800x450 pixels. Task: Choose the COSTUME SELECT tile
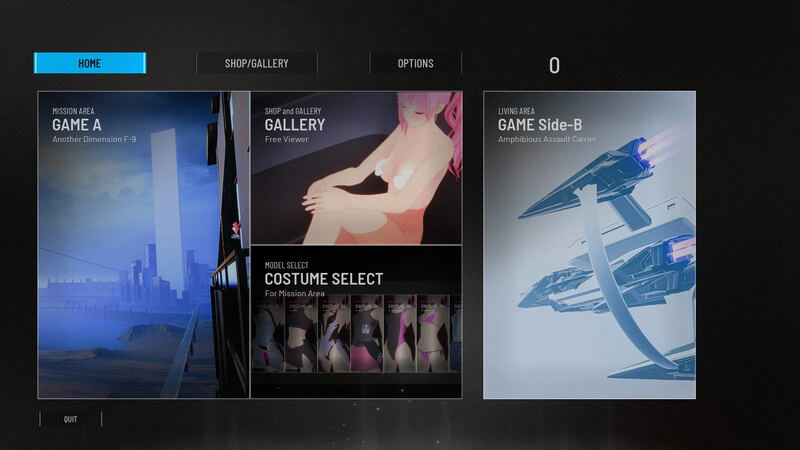[356, 322]
